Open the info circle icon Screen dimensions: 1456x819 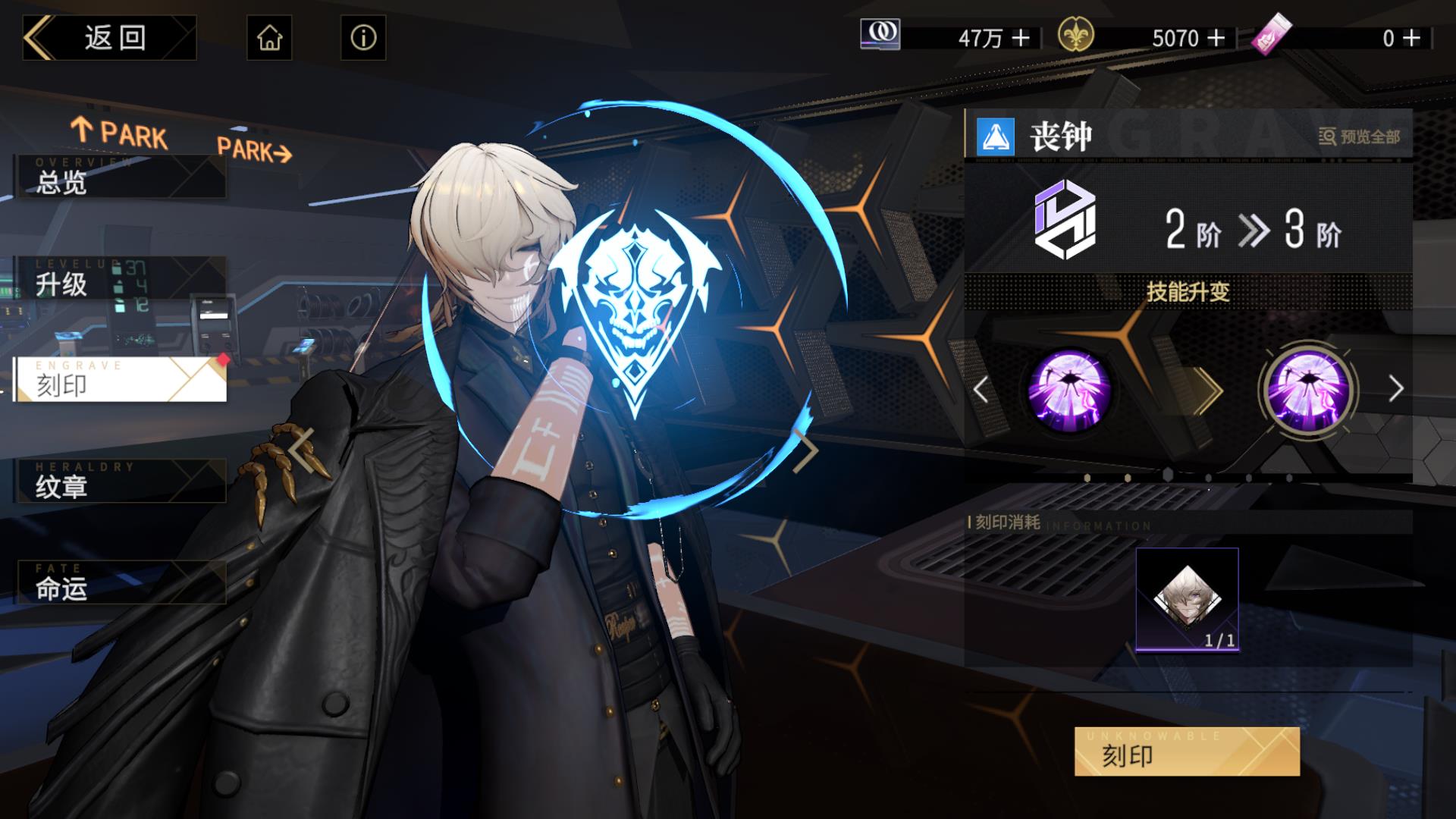363,38
